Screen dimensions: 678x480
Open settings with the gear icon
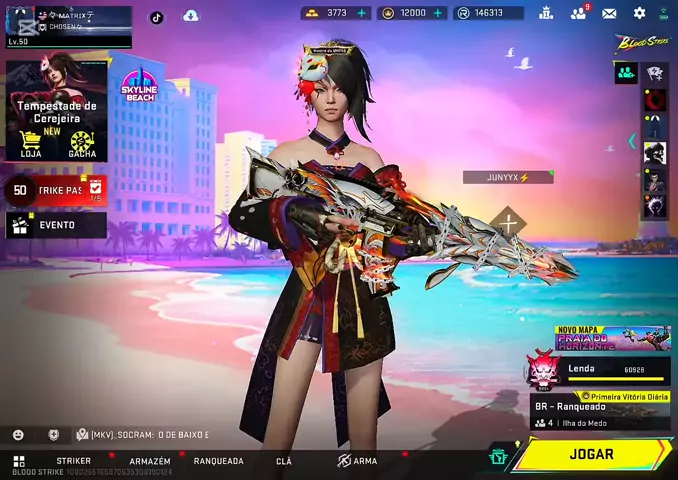pos(640,13)
